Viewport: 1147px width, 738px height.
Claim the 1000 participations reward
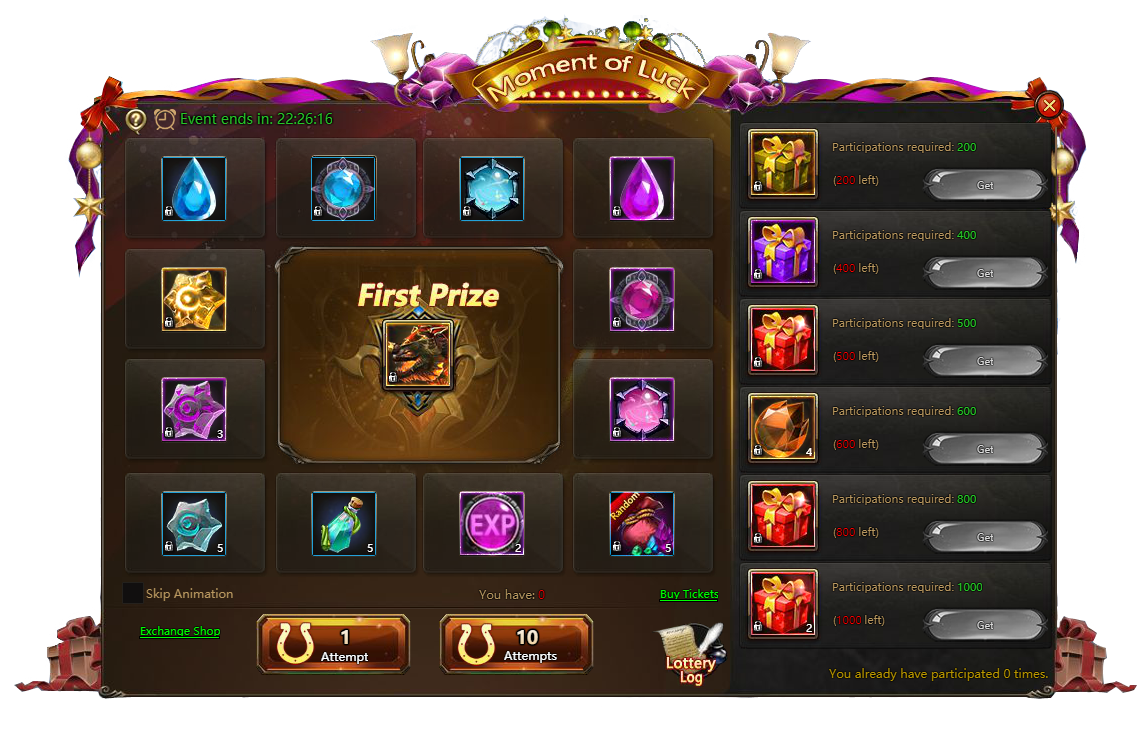984,625
